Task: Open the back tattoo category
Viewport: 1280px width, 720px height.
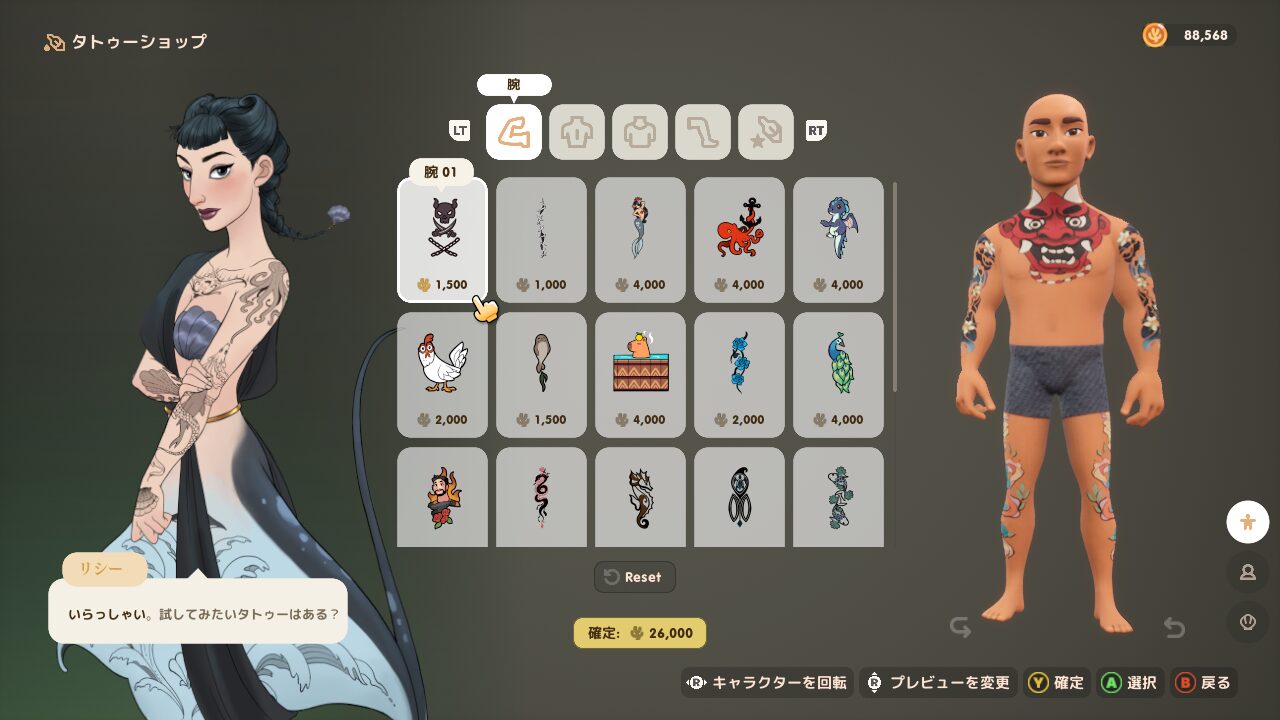Action: 576,131
